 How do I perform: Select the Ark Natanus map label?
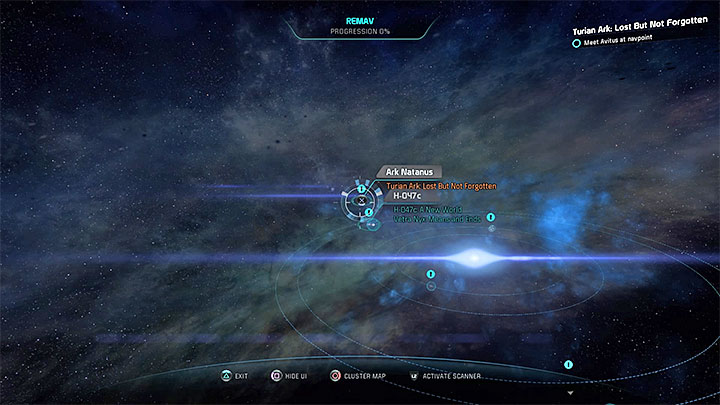[x=410, y=173]
